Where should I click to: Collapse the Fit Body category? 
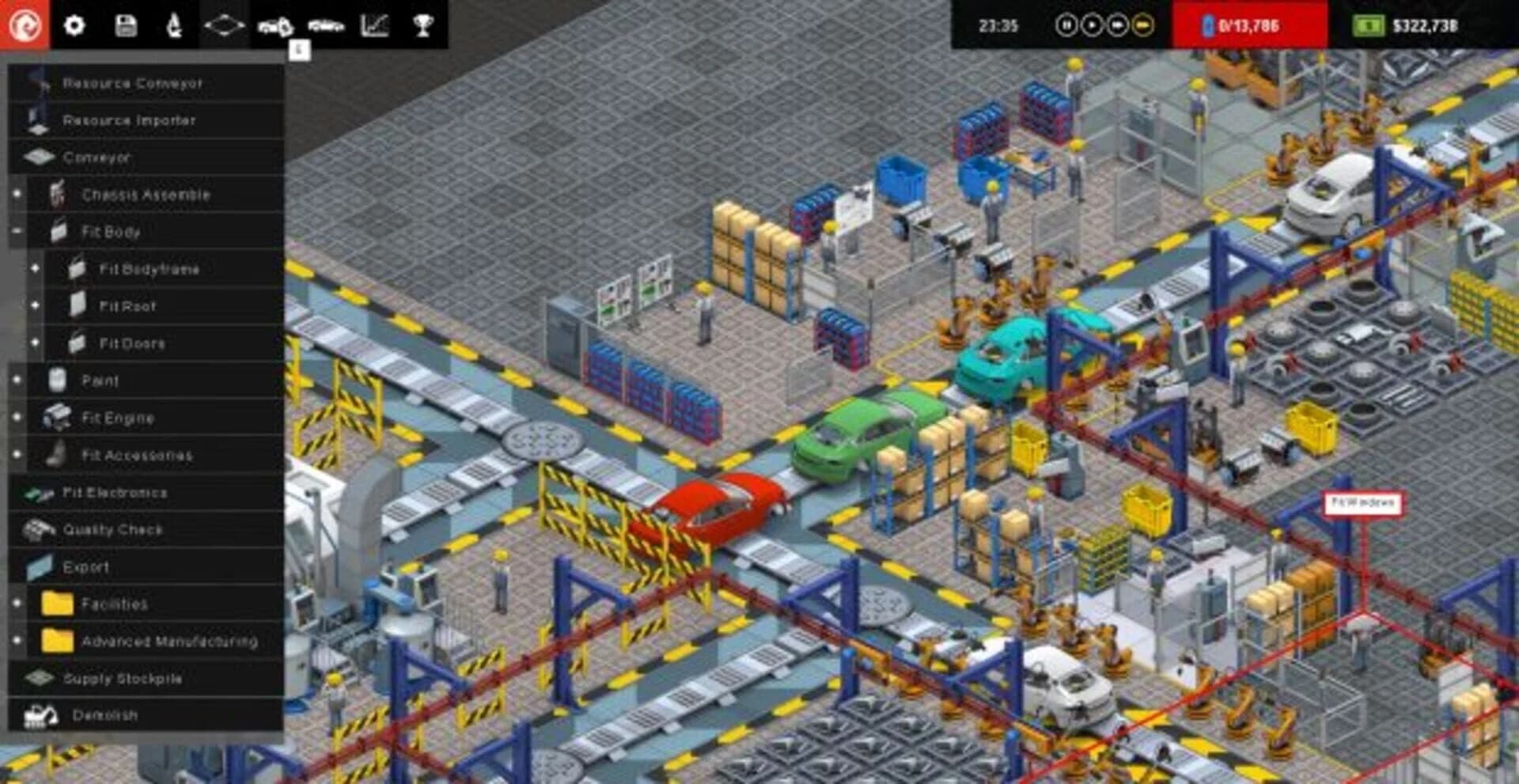click(x=17, y=232)
